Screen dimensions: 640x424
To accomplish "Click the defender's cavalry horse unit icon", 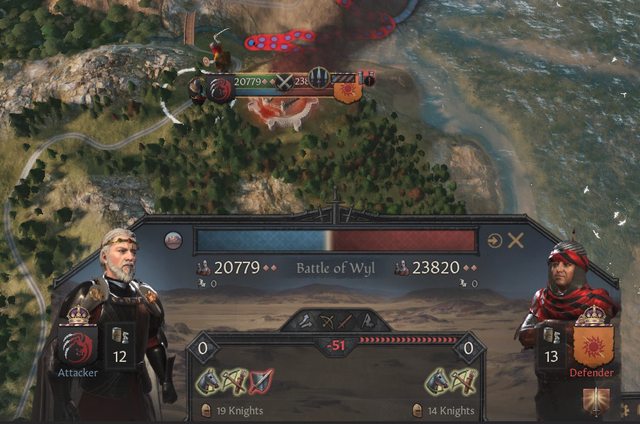I will [x=437, y=380].
